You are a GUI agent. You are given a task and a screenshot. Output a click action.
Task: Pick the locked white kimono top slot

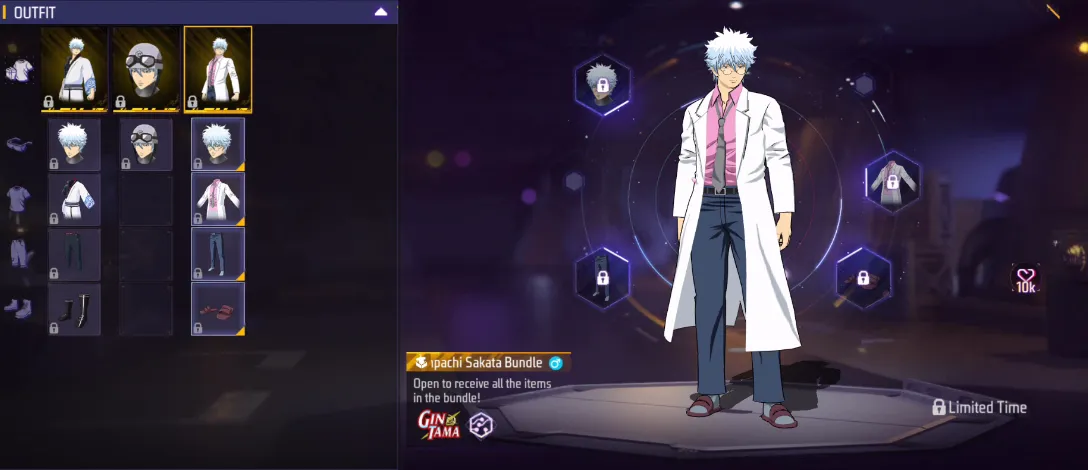74,198
